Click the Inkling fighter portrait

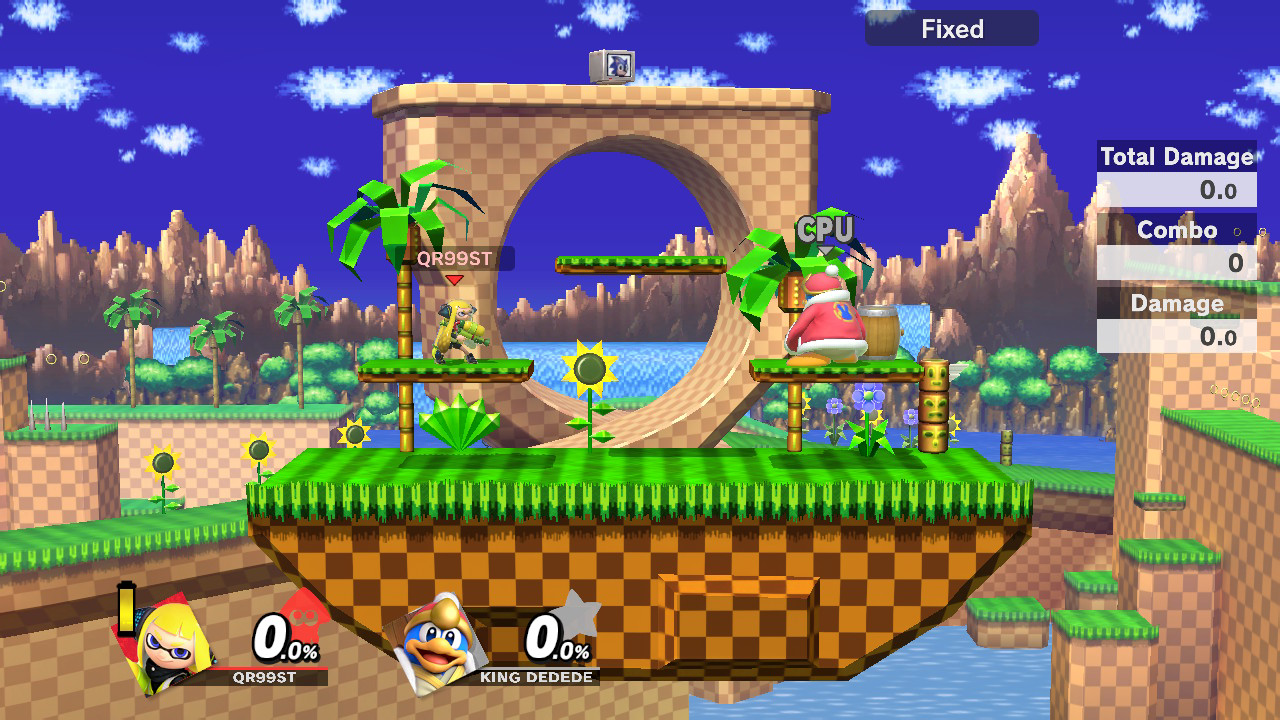[x=170, y=638]
